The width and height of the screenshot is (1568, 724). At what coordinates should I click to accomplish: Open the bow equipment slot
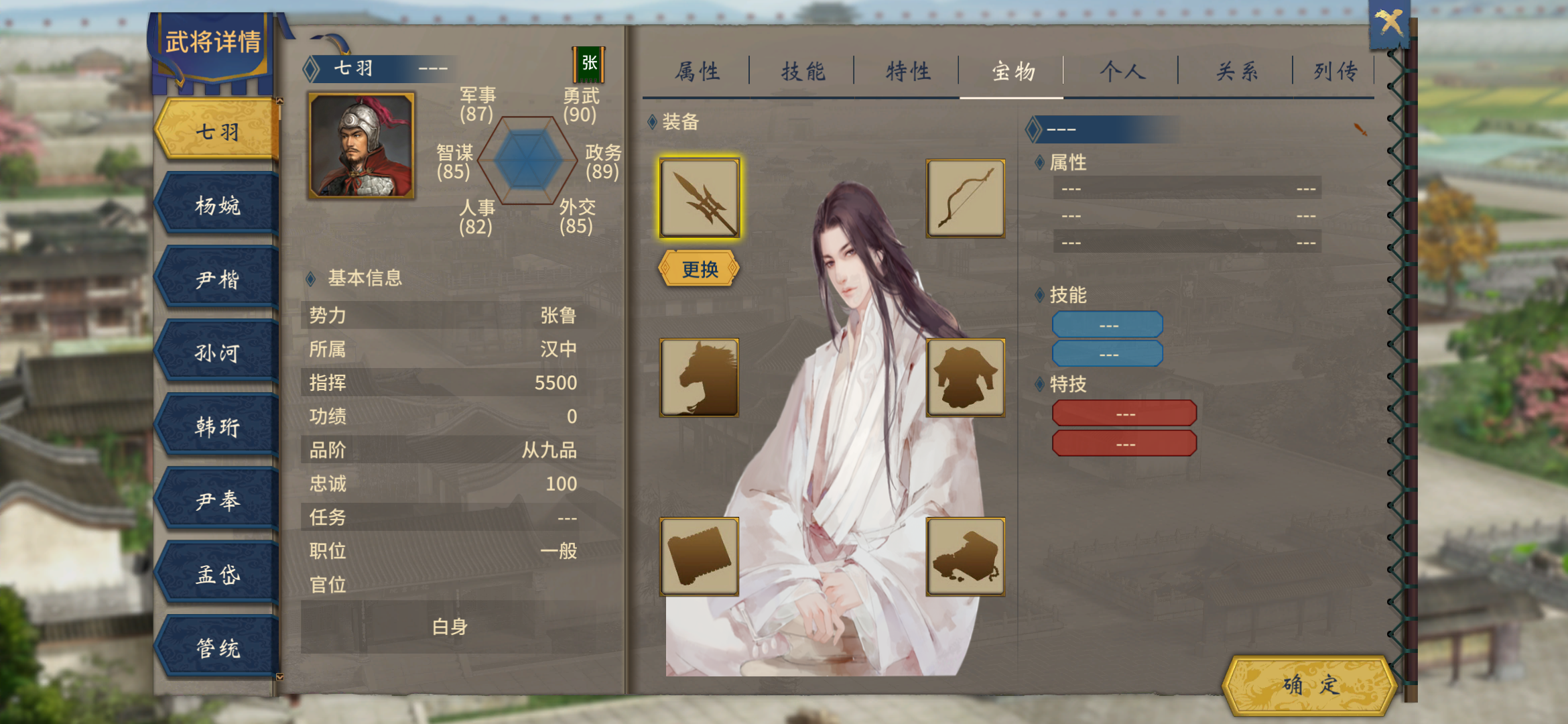click(966, 199)
